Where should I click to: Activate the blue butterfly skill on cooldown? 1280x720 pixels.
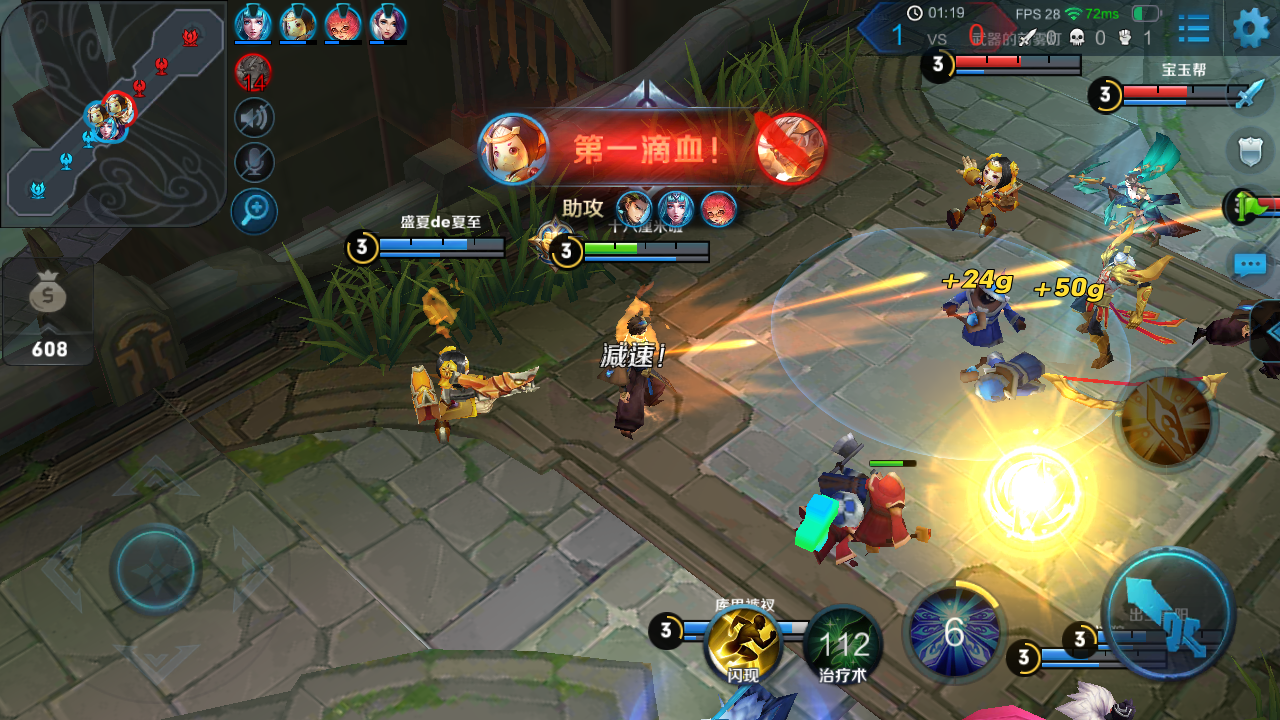pos(953,631)
